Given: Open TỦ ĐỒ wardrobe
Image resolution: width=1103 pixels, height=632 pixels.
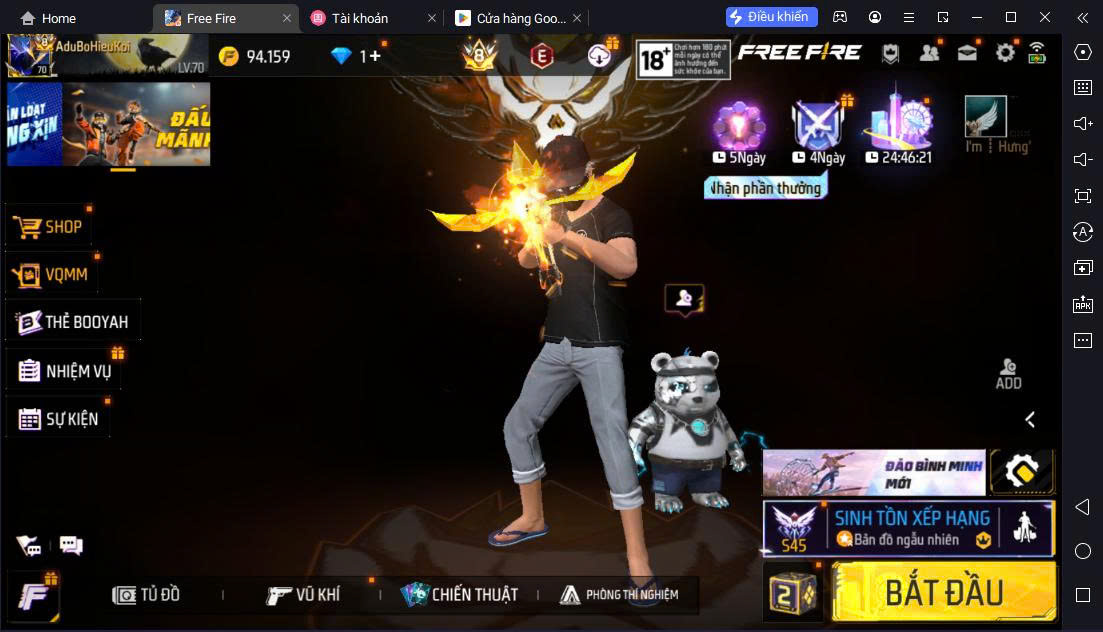Looking at the screenshot, I should pyautogui.click(x=147, y=595).
